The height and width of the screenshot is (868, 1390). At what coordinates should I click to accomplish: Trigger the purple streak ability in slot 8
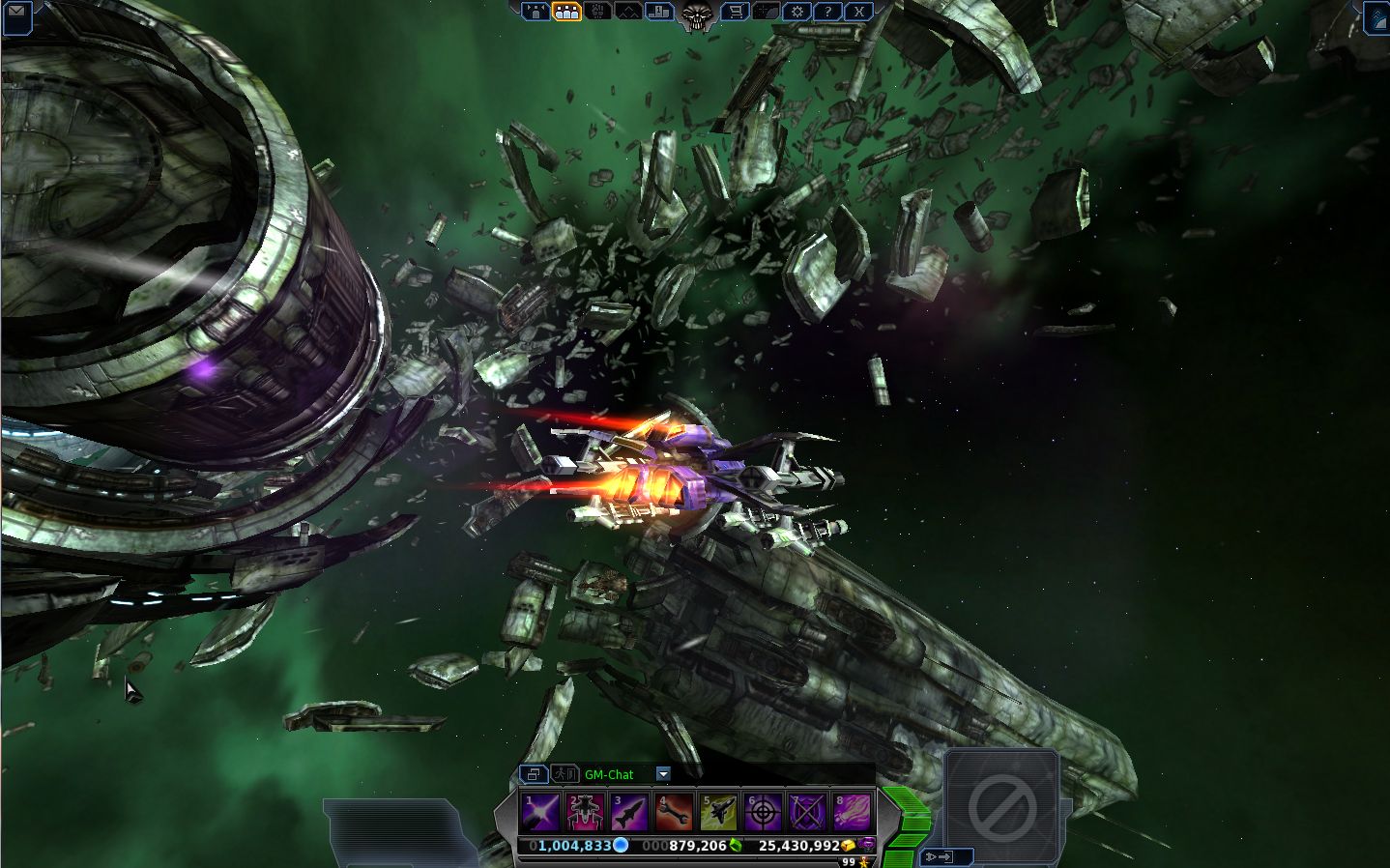852,812
